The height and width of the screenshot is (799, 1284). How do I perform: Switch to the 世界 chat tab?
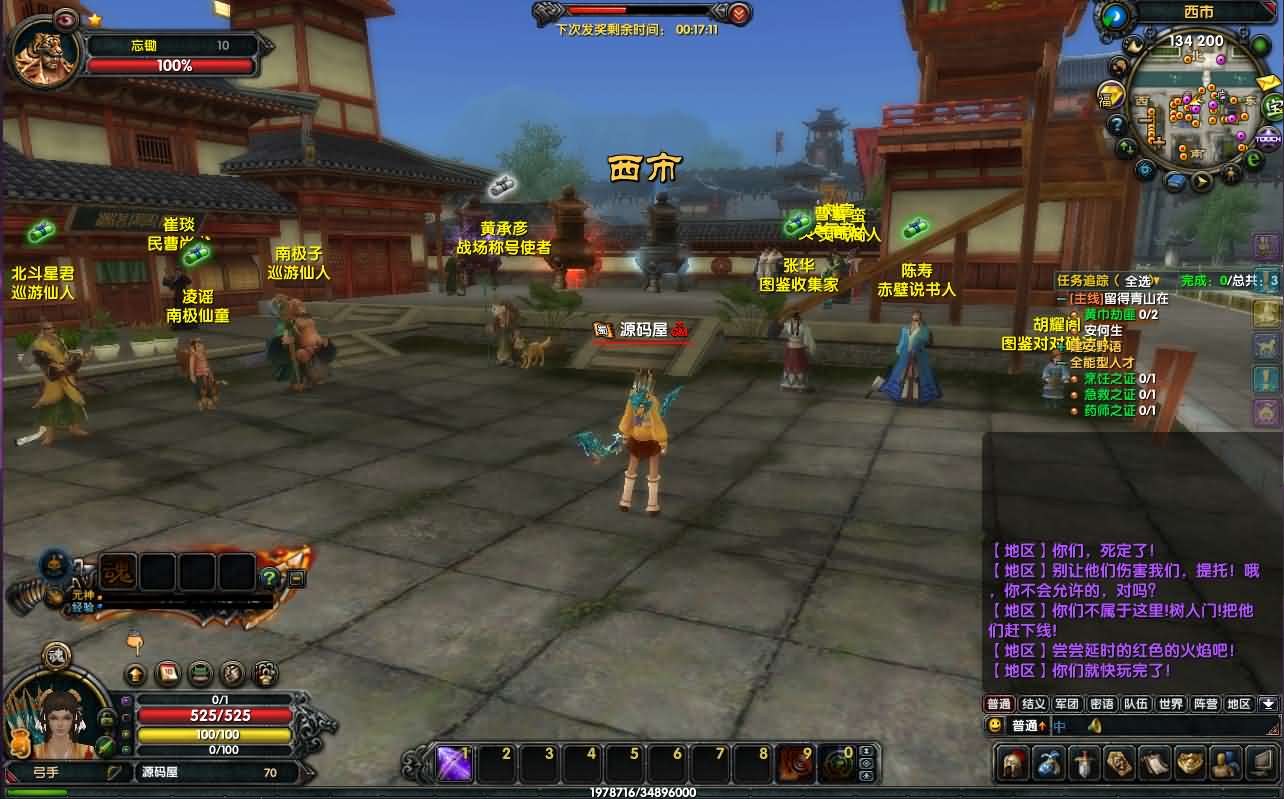1170,703
